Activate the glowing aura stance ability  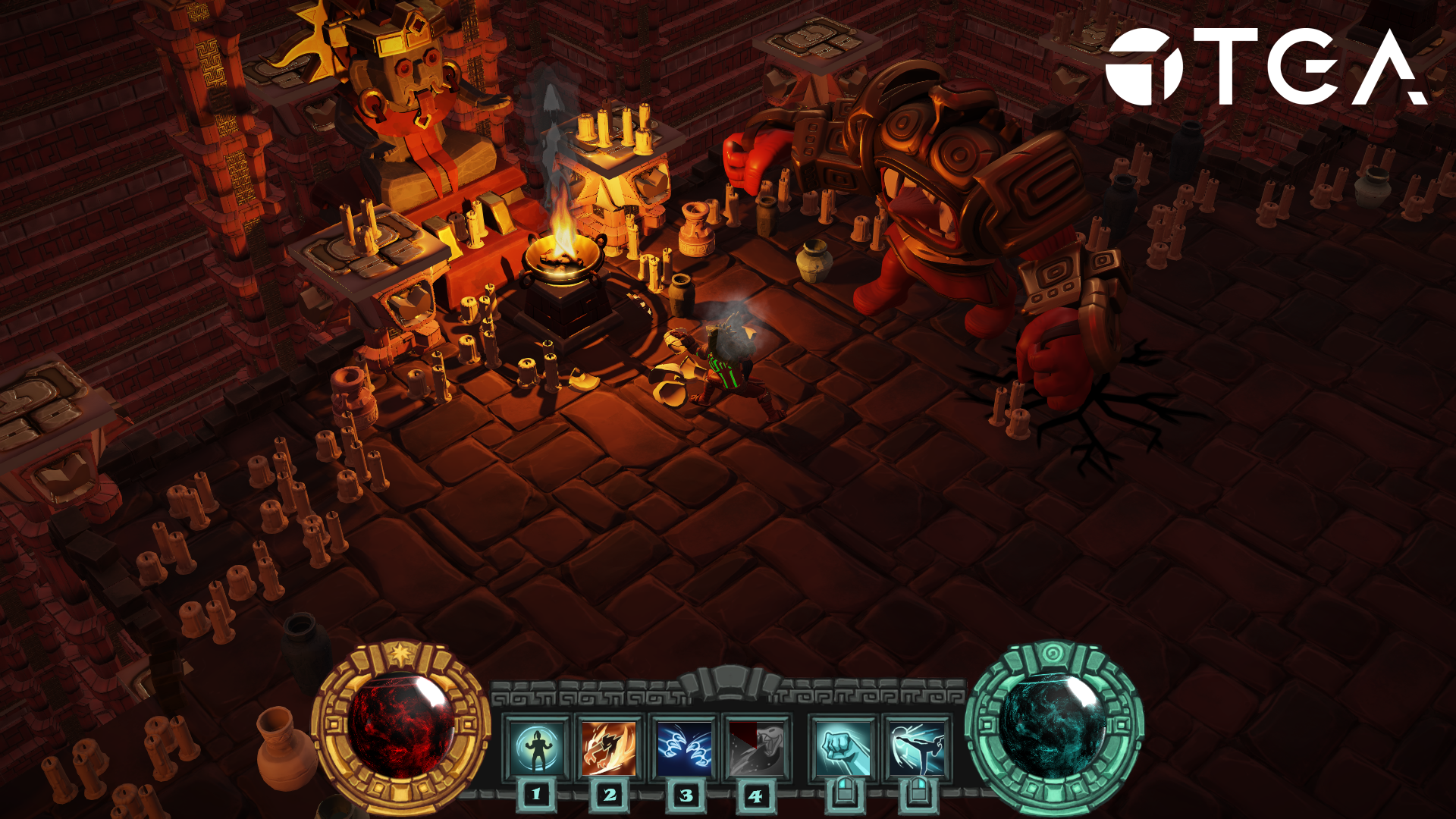(537, 748)
